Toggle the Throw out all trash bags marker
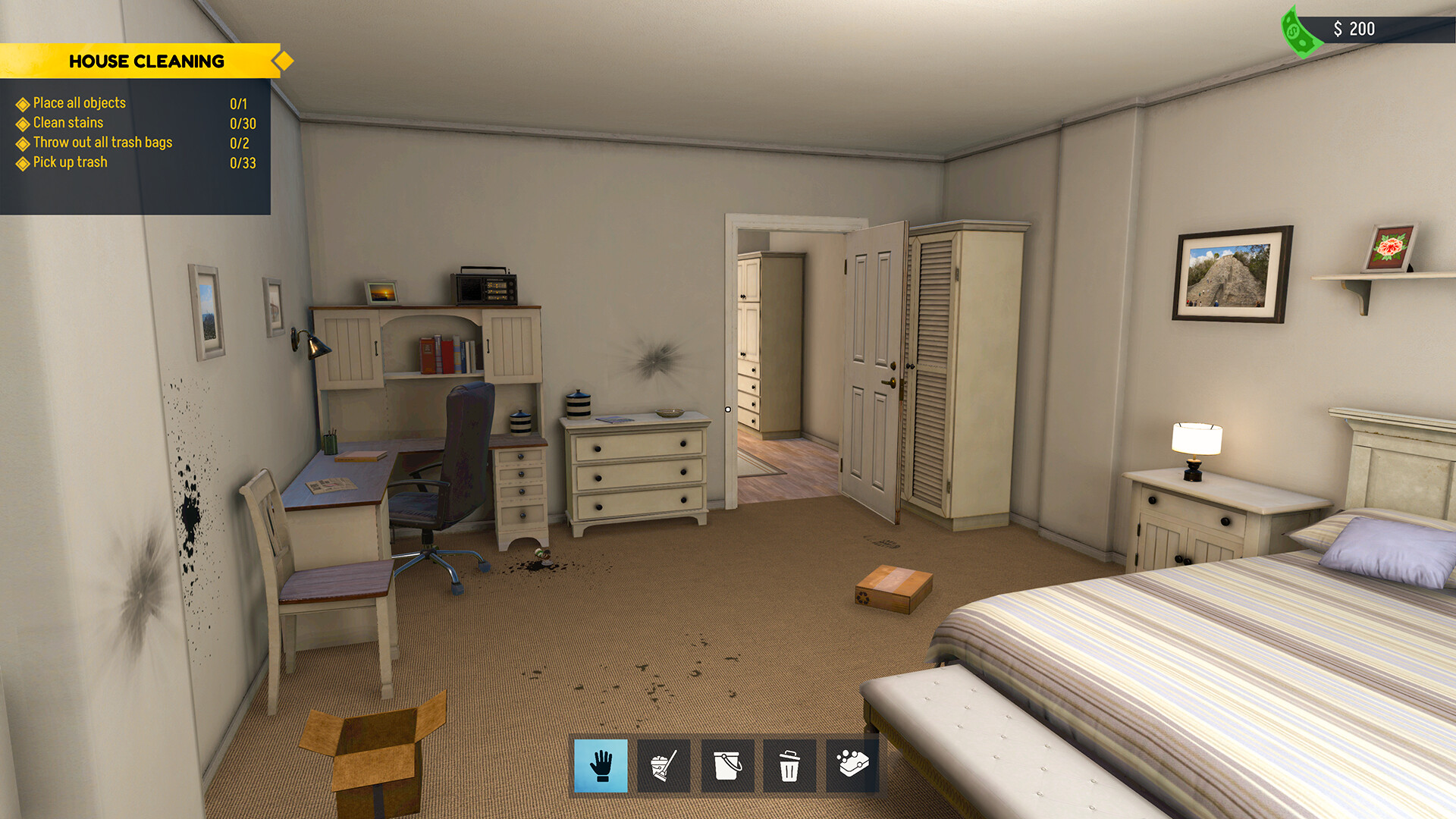This screenshot has width=1456, height=819. coord(22,143)
